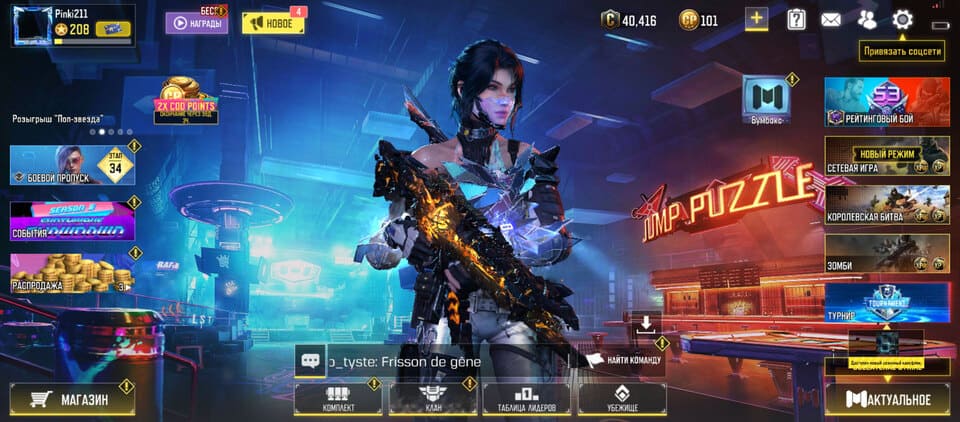960x422 pixels.
Task: Enter the МАГАЗИН store
Action: [71, 399]
